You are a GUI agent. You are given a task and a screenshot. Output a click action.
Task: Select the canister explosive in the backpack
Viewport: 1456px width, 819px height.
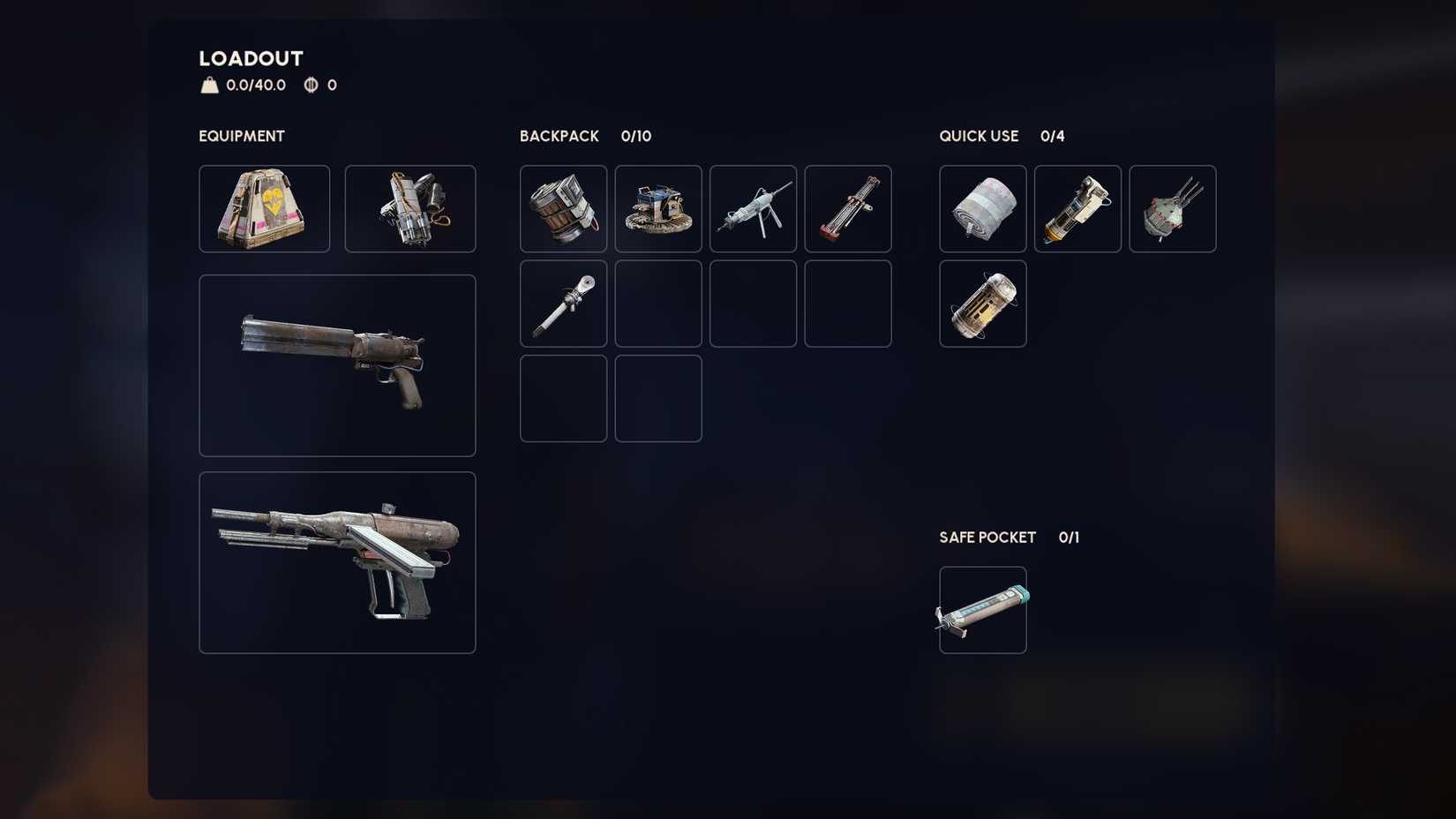point(563,208)
